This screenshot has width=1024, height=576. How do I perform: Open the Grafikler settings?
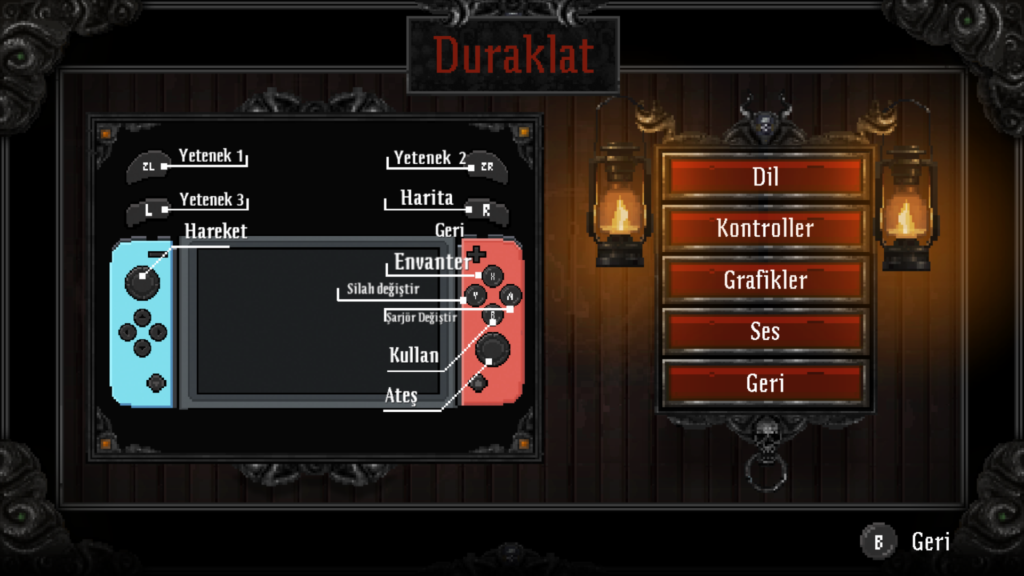pos(765,280)
